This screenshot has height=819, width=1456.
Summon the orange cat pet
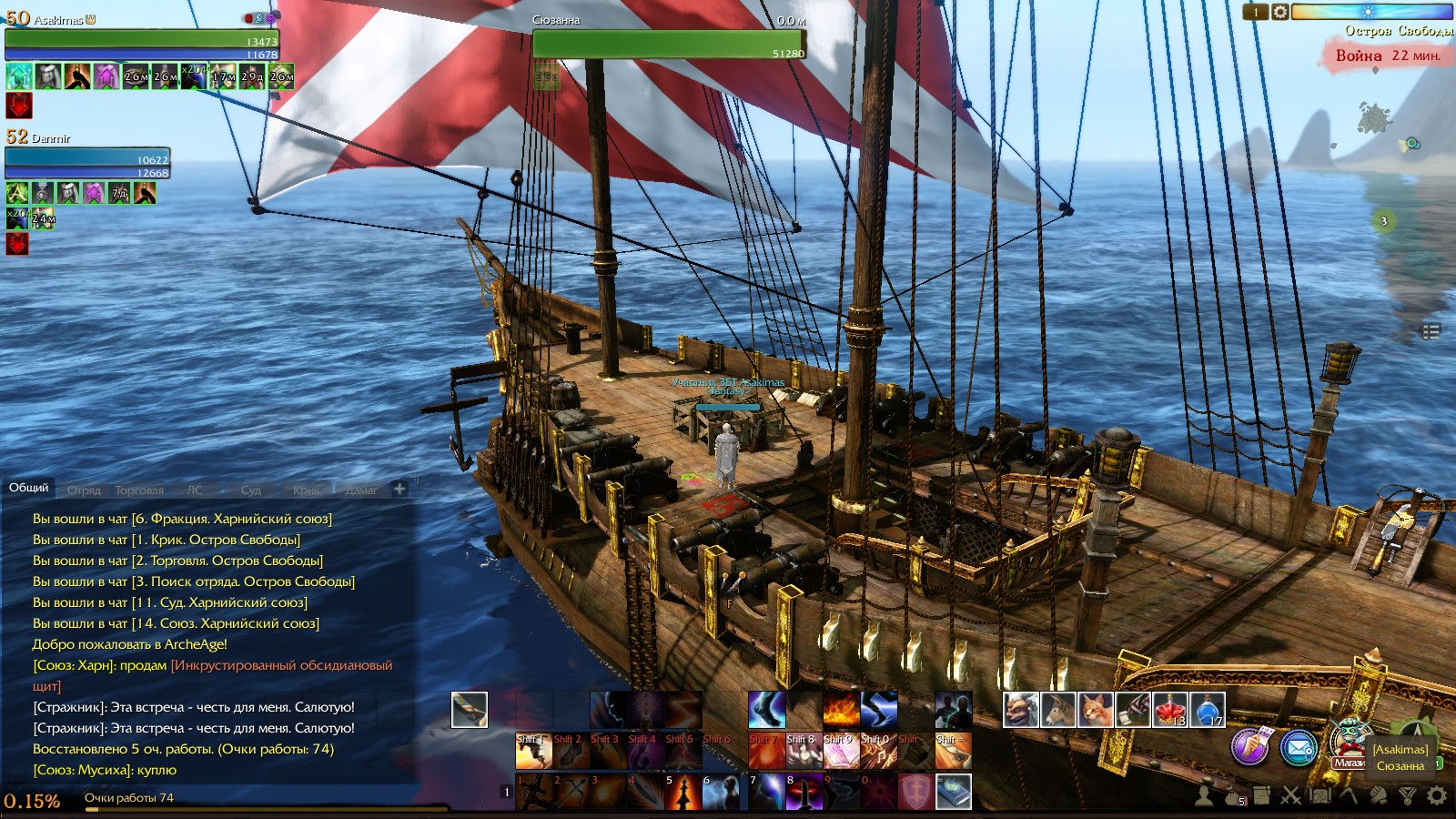[x=1096, y=710]
